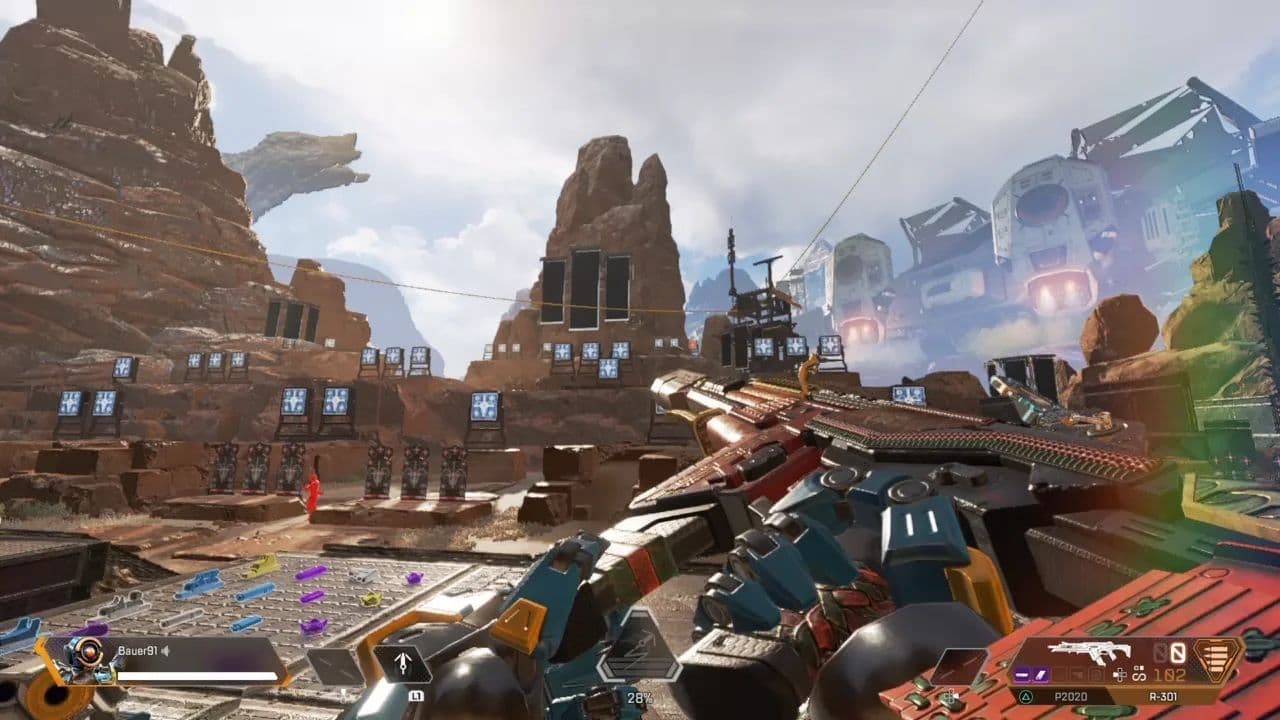
Task: Click the Bauer91 player nameplate
Action: pos(139,652)
